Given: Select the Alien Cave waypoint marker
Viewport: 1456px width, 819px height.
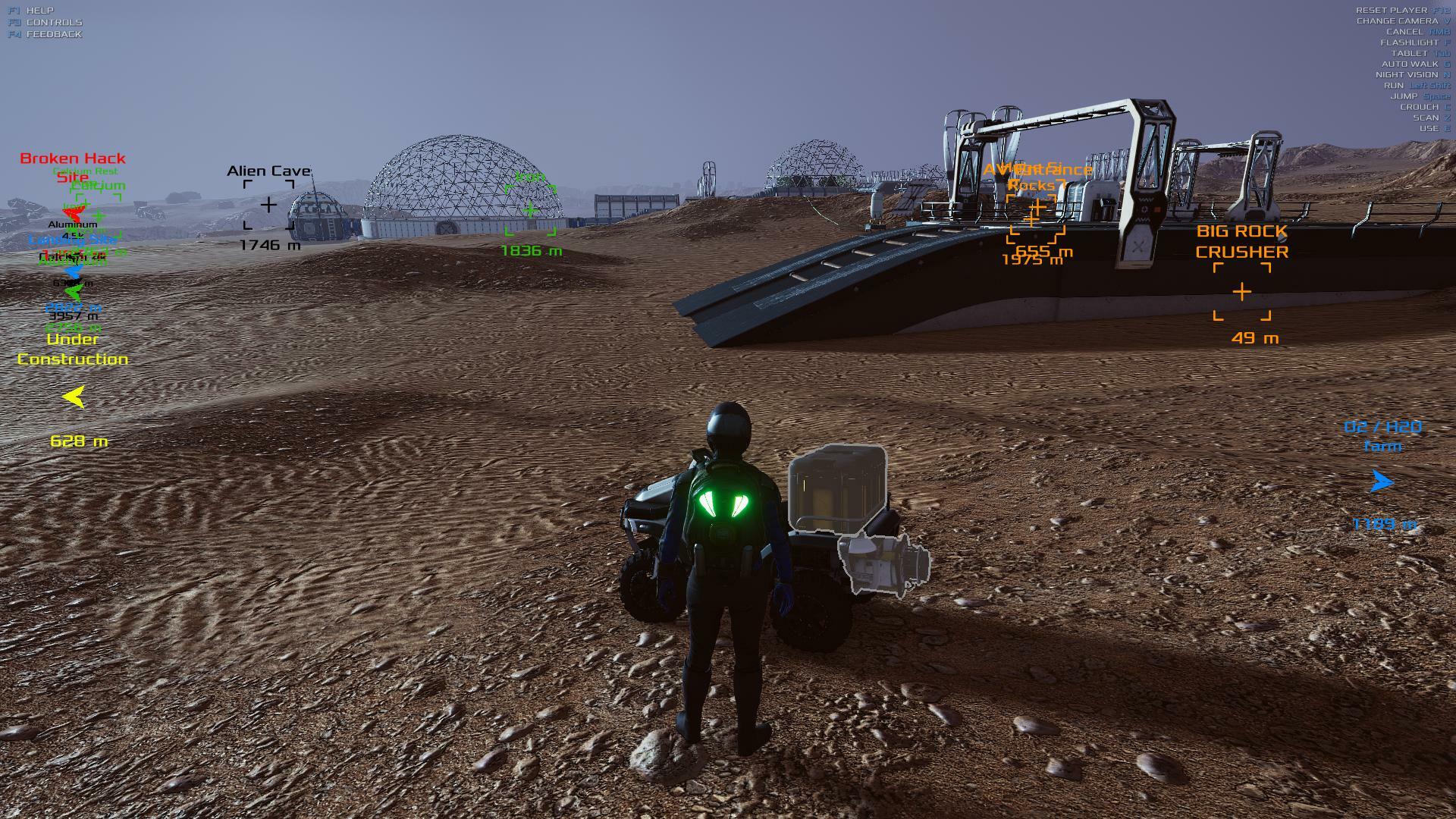Looking at the screenshot, I should (268, 205).
